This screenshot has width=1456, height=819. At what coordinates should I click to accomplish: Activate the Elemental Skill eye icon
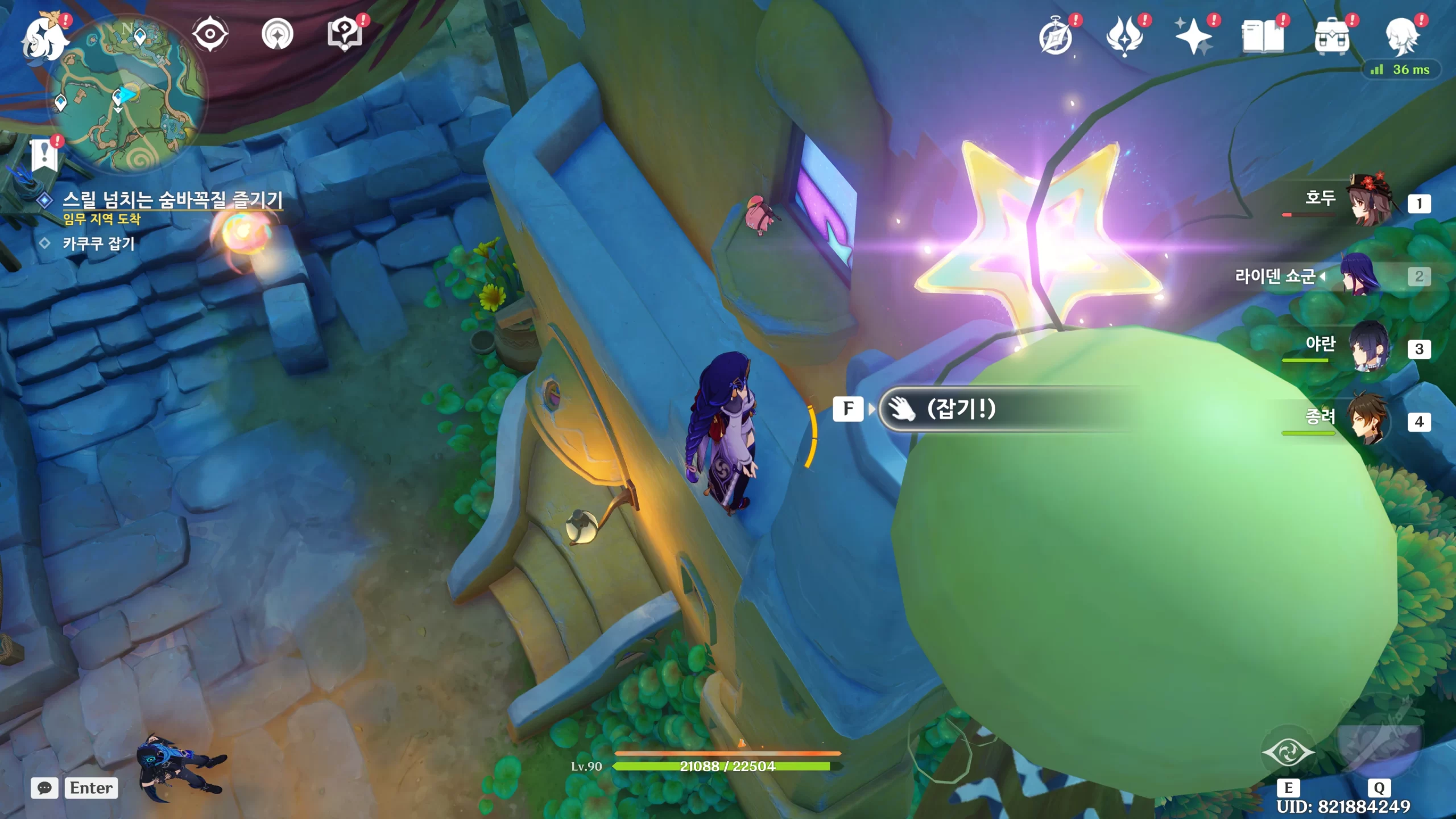pos(1288,752)
